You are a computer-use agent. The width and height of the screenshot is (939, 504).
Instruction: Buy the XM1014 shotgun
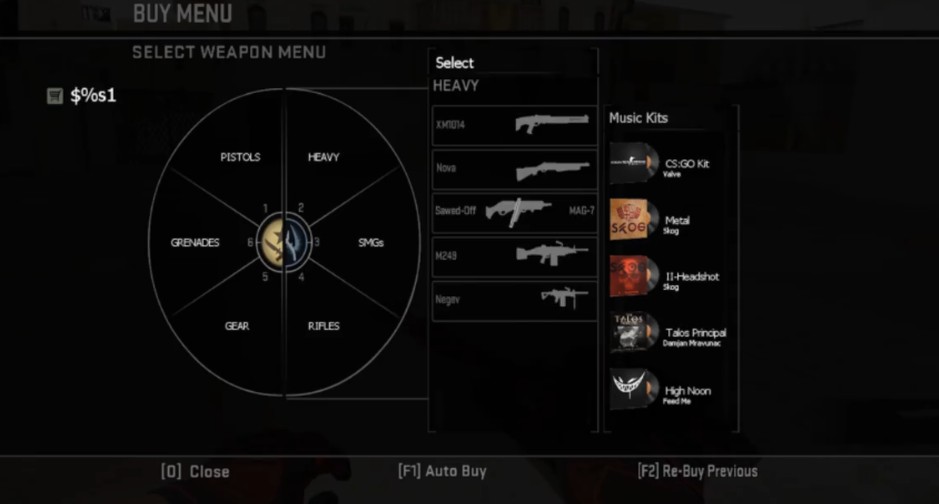[514, 125]
